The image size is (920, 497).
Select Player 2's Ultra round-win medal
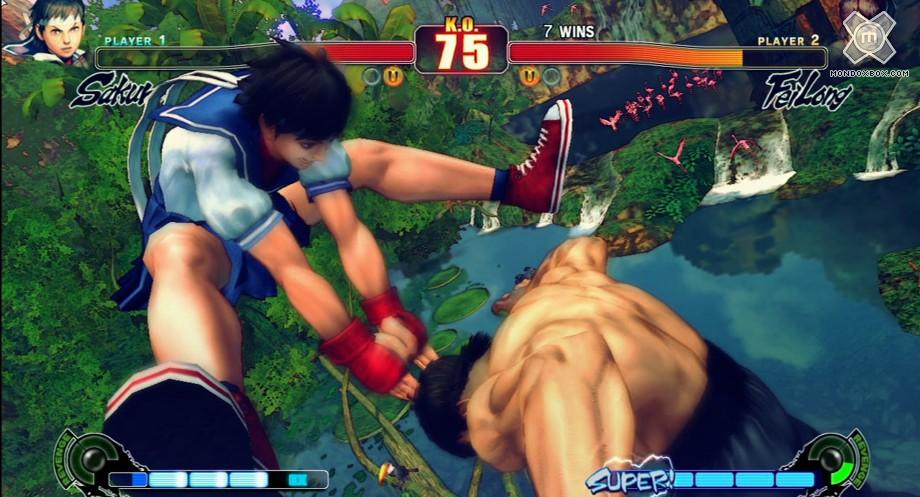528,76
